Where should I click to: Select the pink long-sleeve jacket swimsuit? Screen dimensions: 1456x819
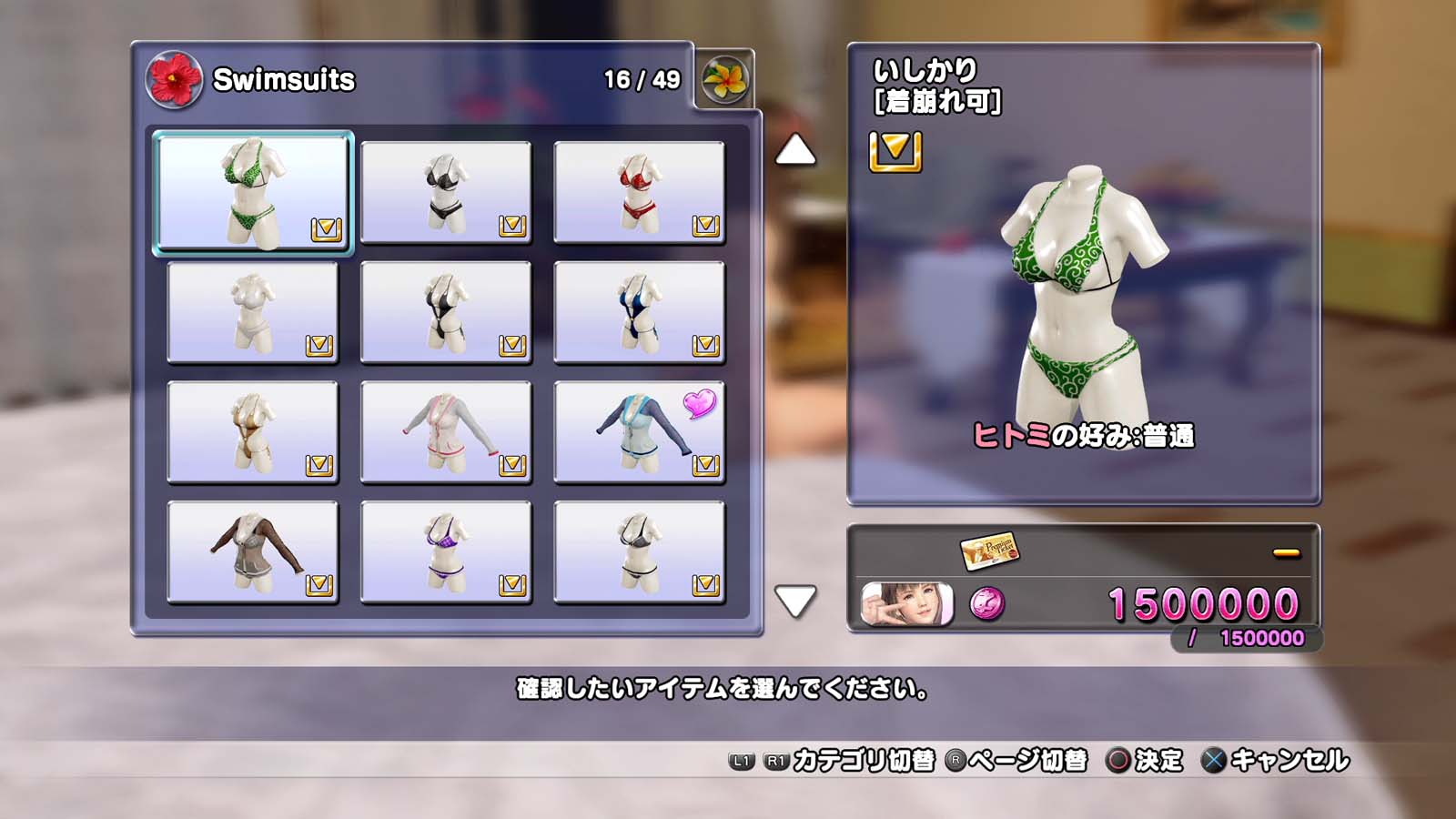tap(446, 432)
